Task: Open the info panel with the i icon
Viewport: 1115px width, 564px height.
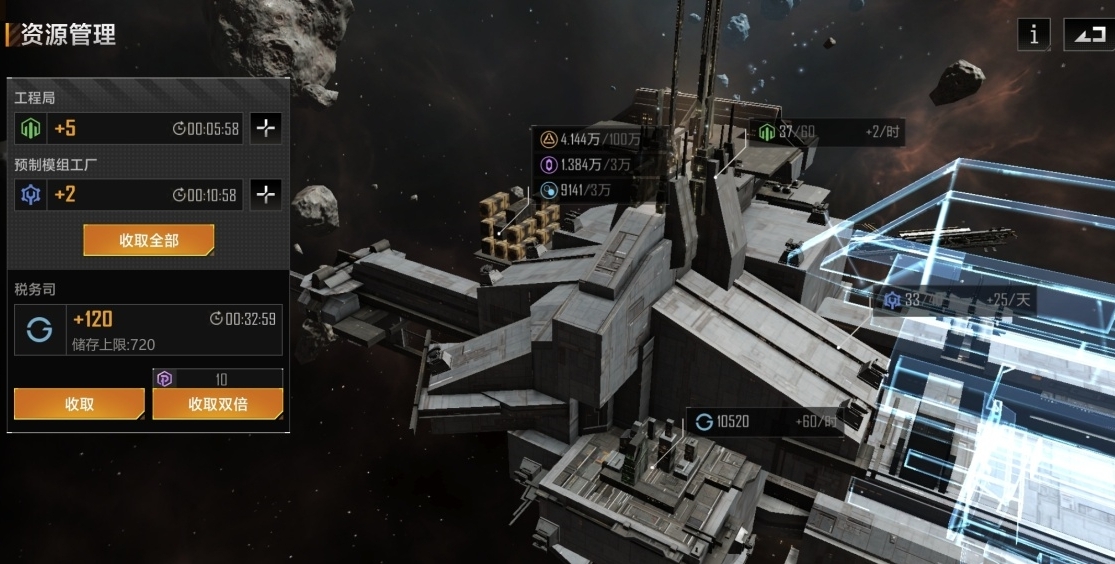Action: 1033,34
